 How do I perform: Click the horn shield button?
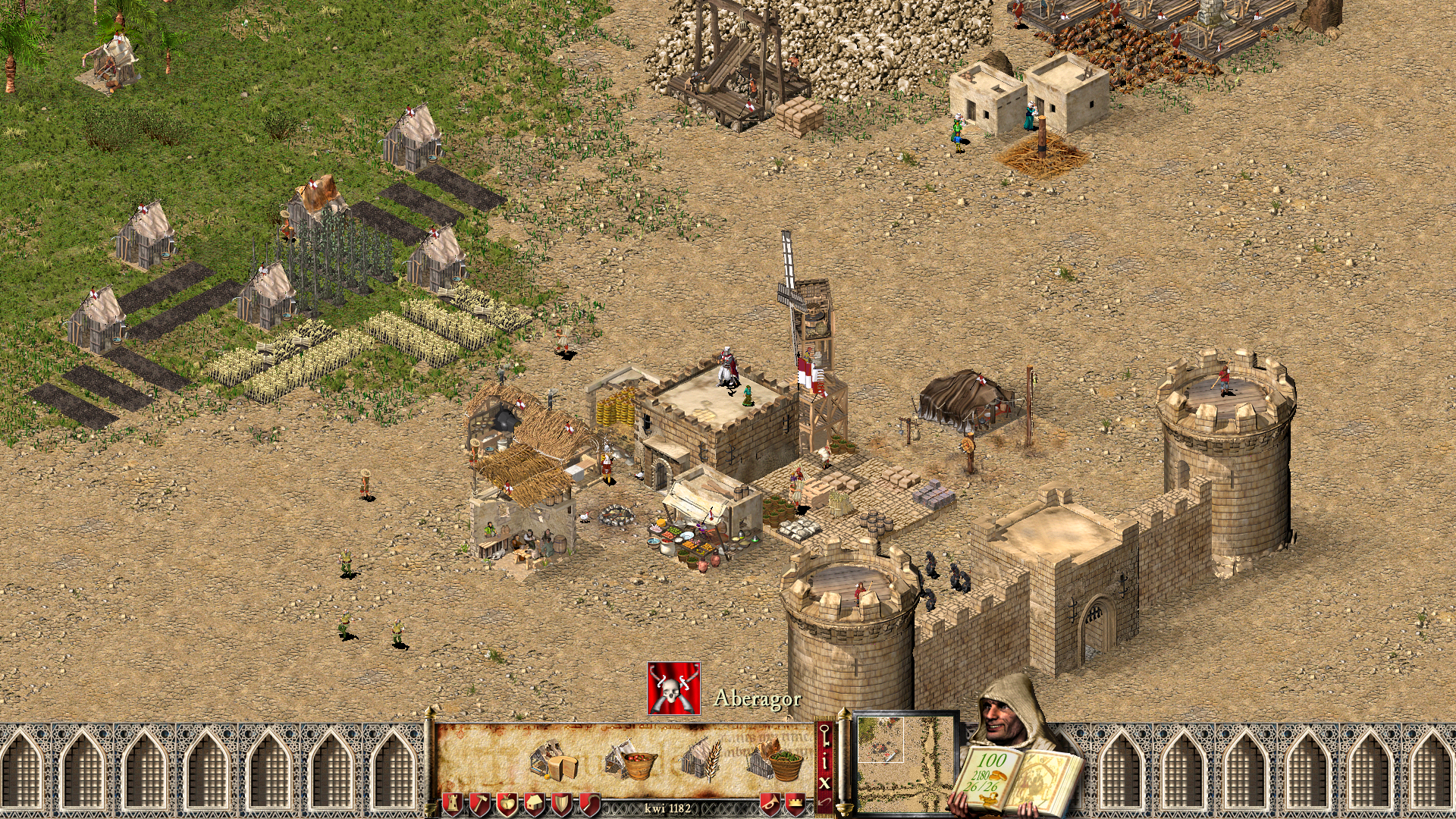770,804
